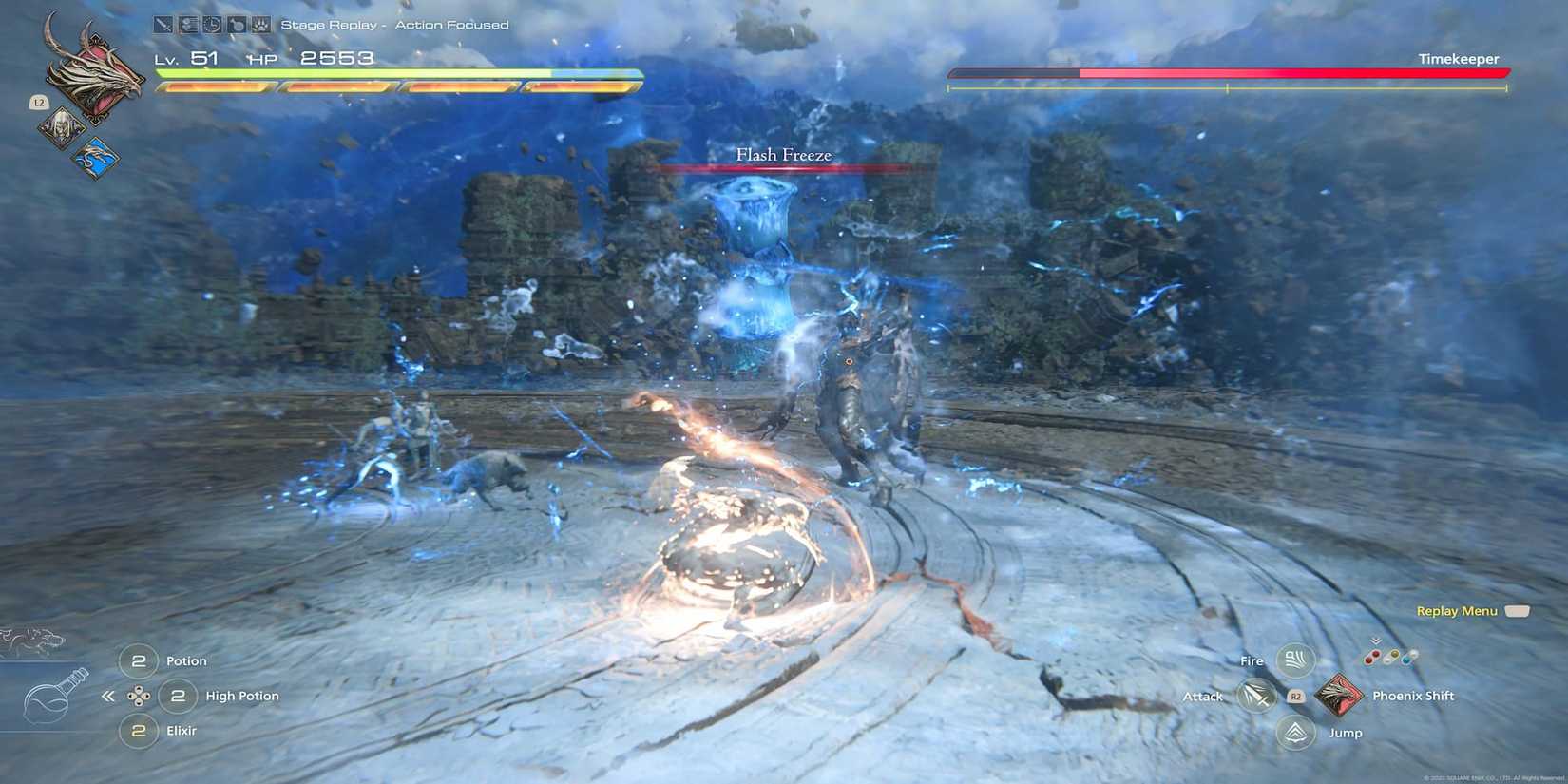This screenshot has width=1568, height=784.
Task: Expand the d-pad shortcut selector
Action: point(141,696)
